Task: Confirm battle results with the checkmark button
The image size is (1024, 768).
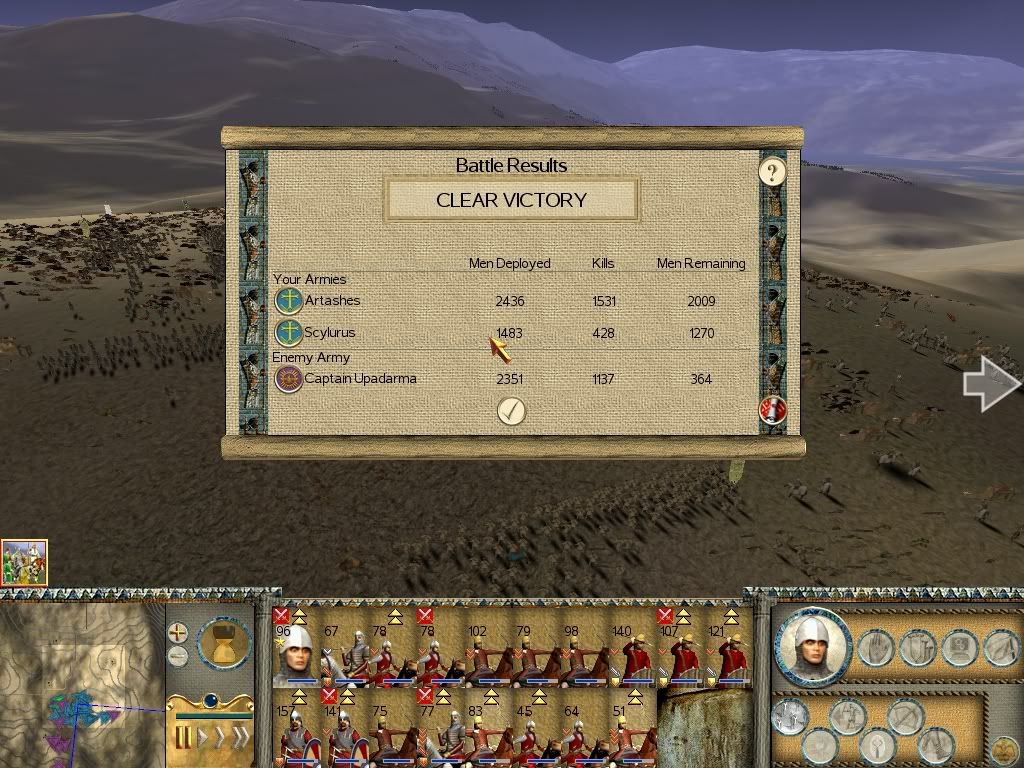Action: click(511, 410)
